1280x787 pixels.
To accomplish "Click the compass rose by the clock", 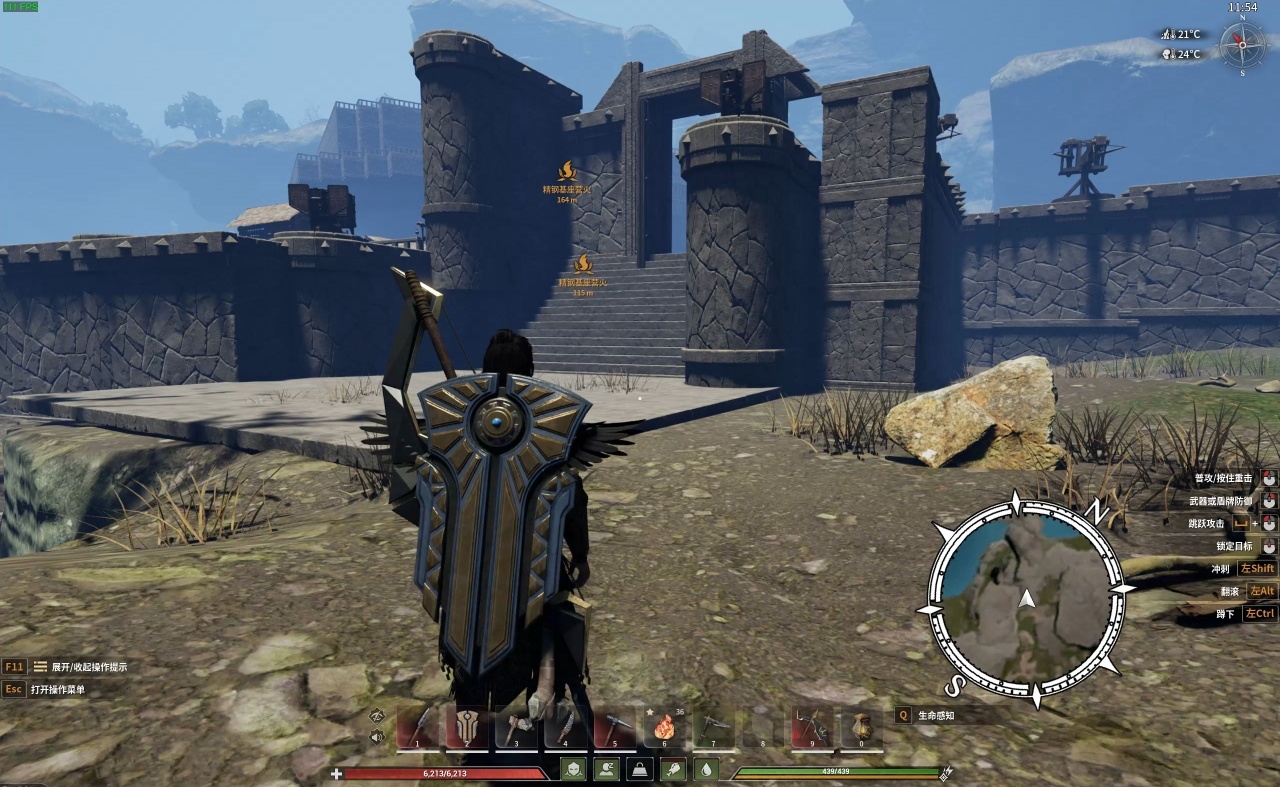I will [1242, 44].
